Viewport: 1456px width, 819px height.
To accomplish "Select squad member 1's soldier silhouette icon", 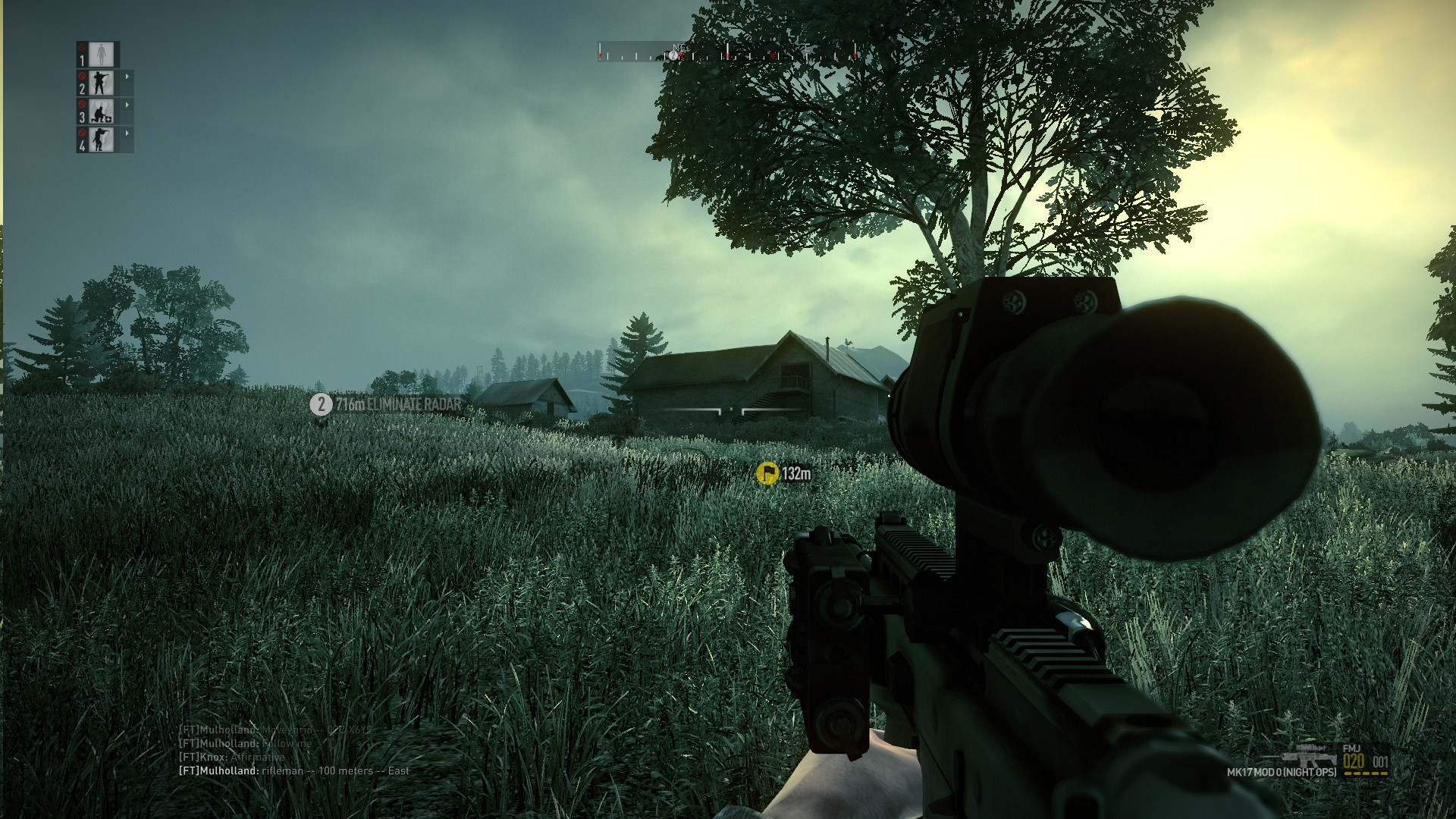I will pos(101,54).
